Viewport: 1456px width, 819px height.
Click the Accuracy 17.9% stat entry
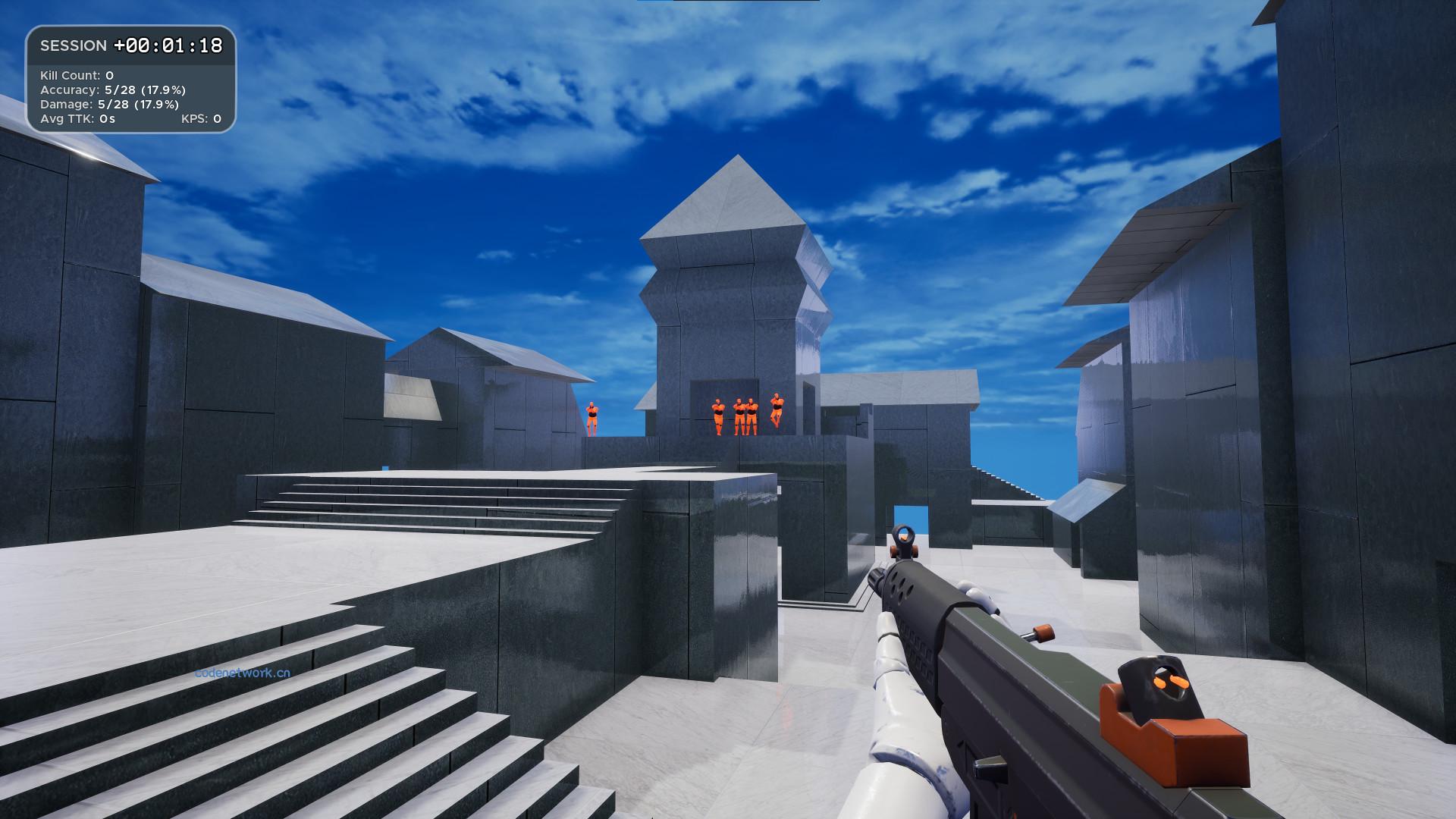[x=114, y=89]
